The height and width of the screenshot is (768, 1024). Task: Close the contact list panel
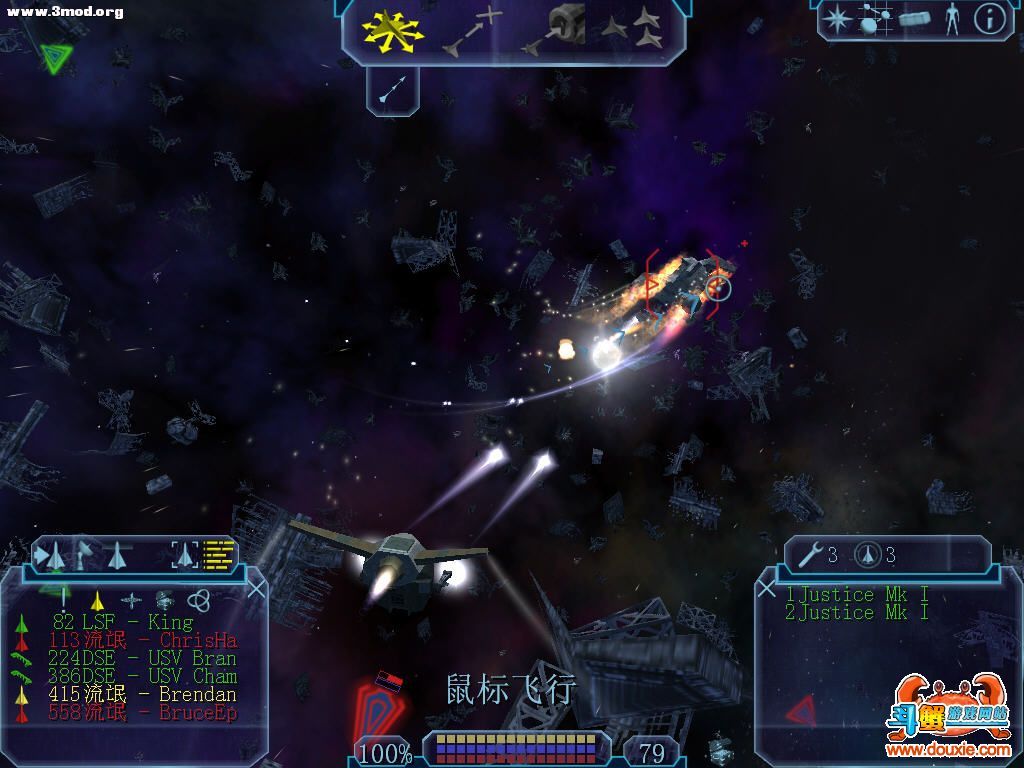tap(256, 588)
